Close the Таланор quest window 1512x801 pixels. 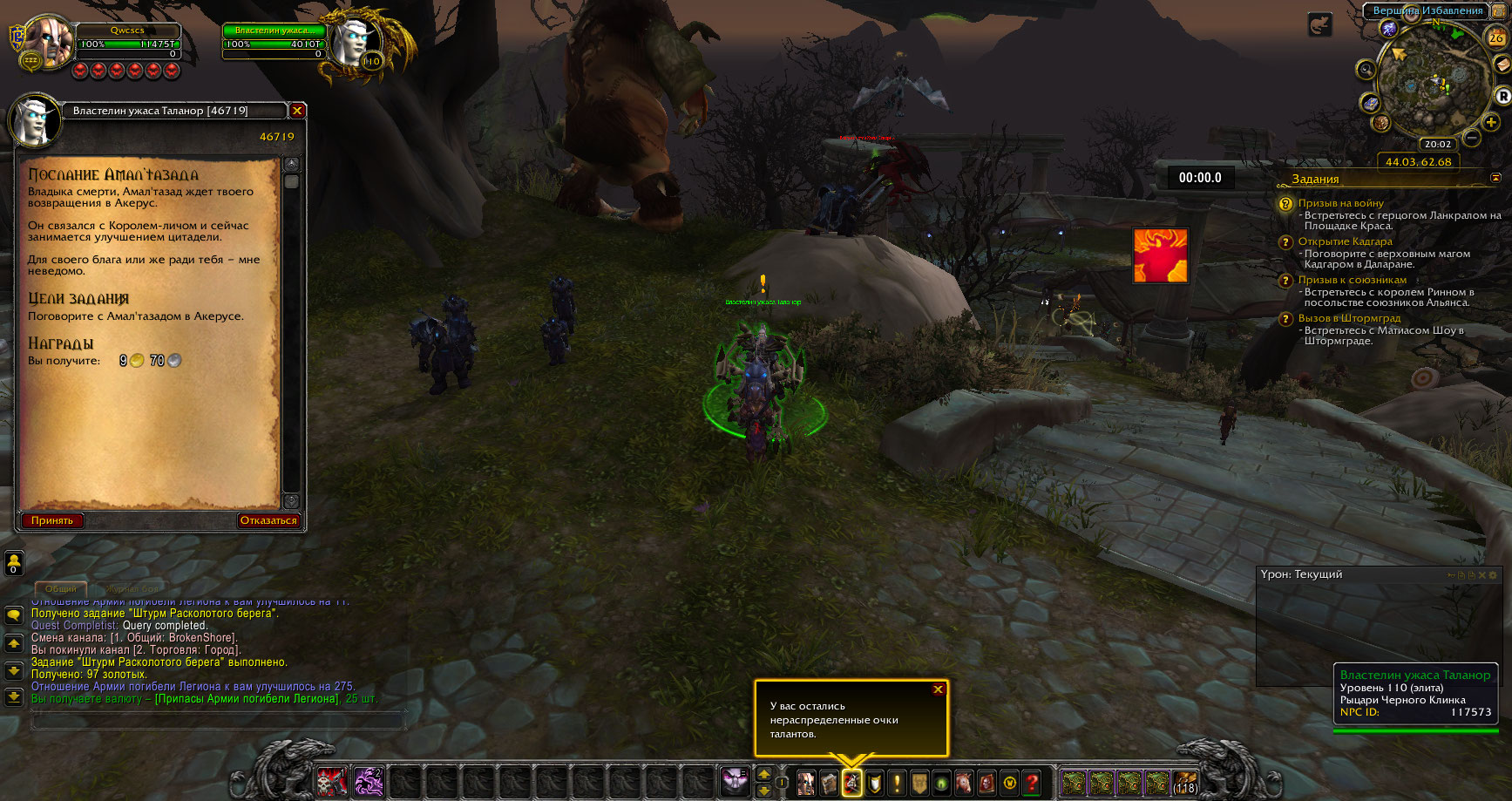point(297,111)
